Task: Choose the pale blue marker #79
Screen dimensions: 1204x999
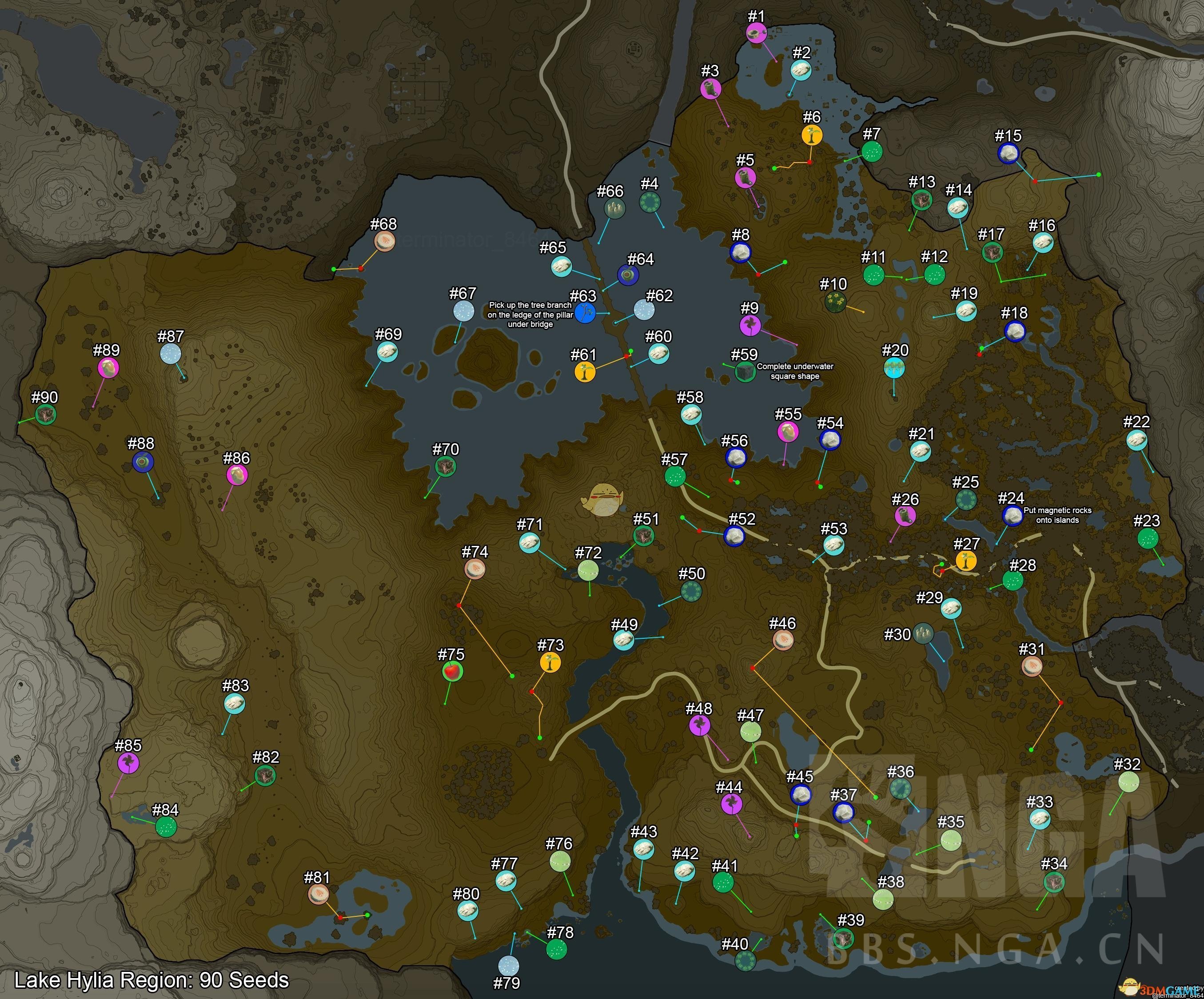Action: point(508,966)
